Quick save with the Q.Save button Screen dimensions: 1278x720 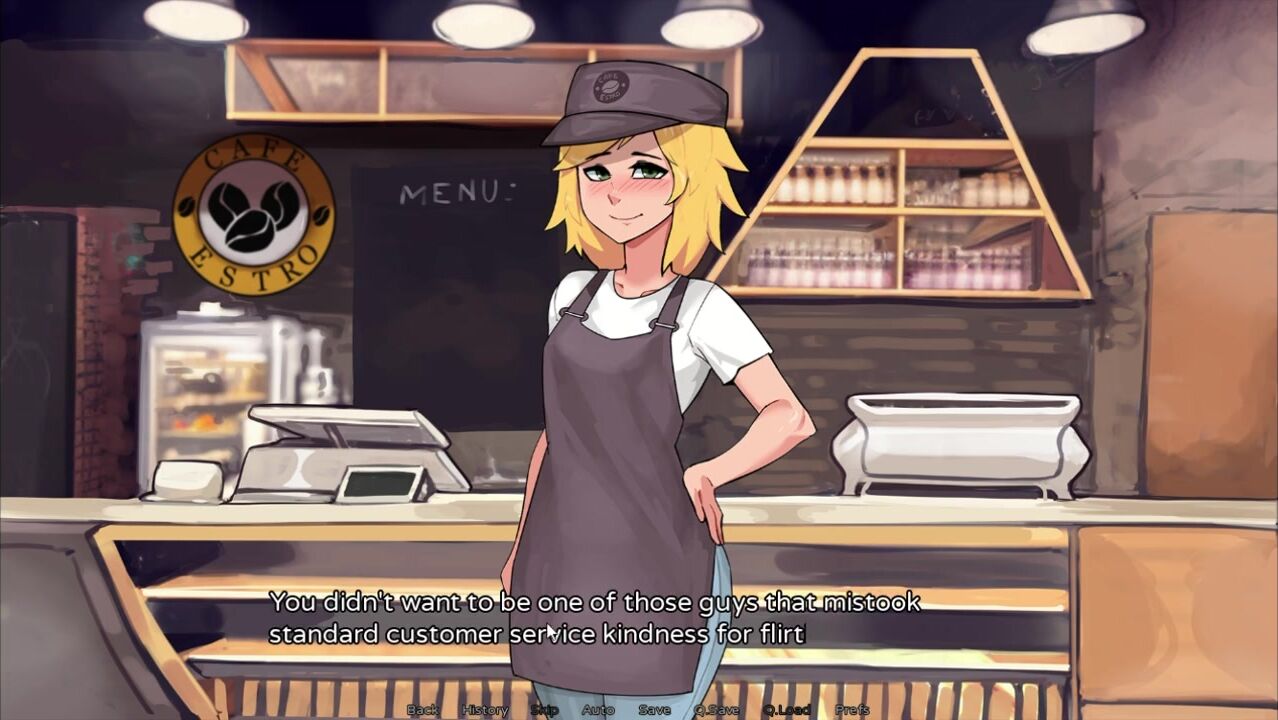[717, 710]
